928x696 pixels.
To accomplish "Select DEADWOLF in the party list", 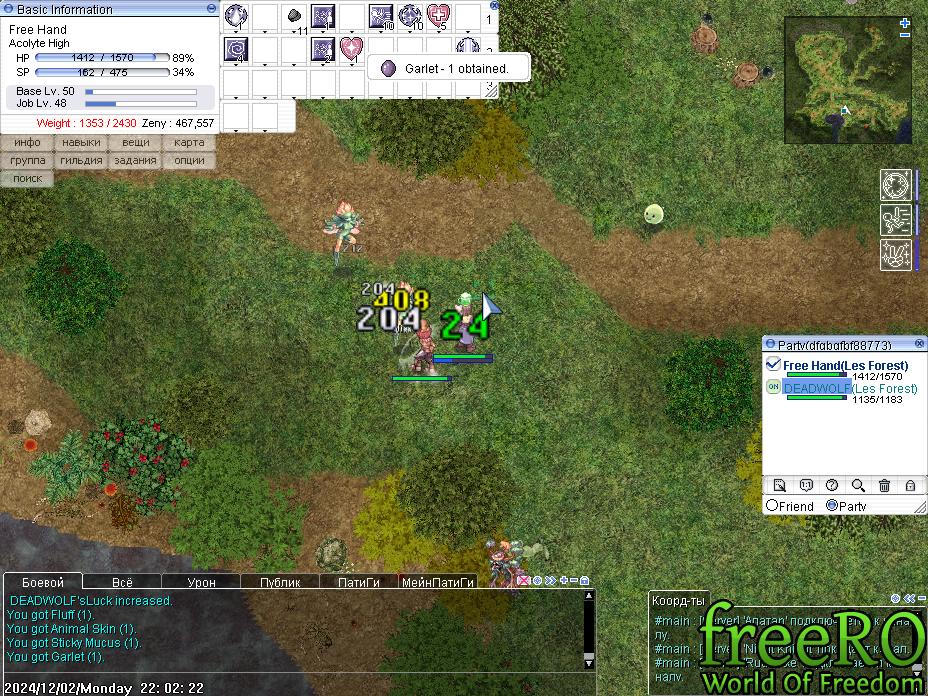I will pos(817,388).
